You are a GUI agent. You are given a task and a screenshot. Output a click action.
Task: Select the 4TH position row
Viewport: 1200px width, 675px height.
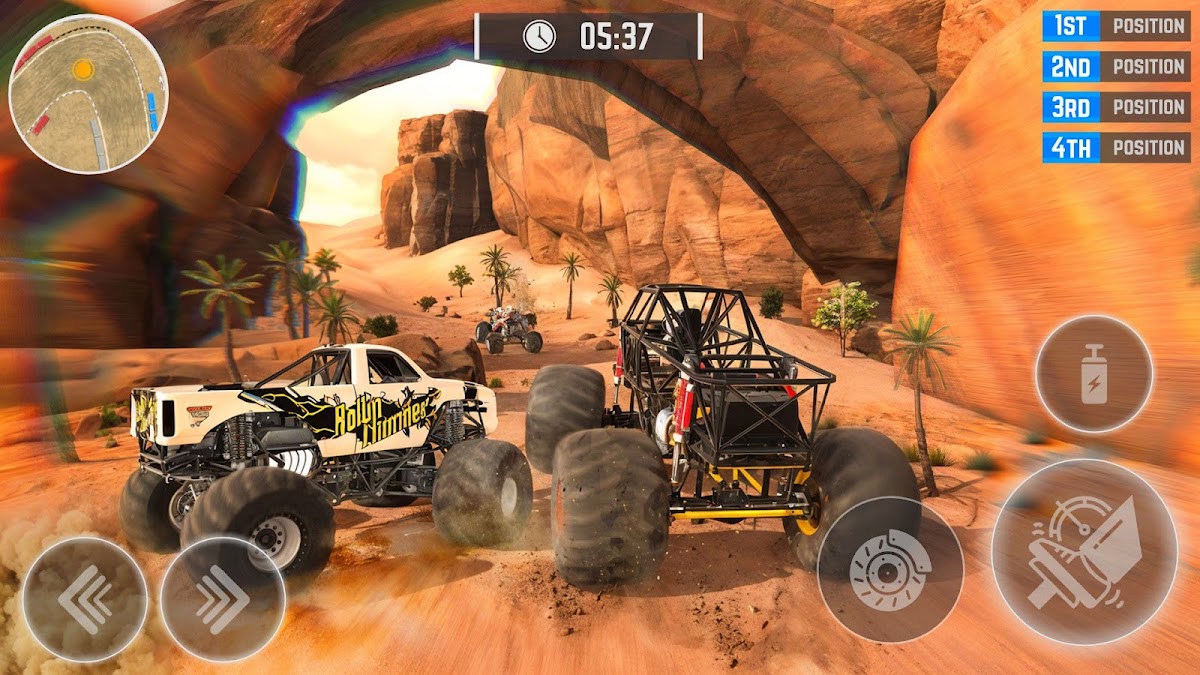point(1115,147)
